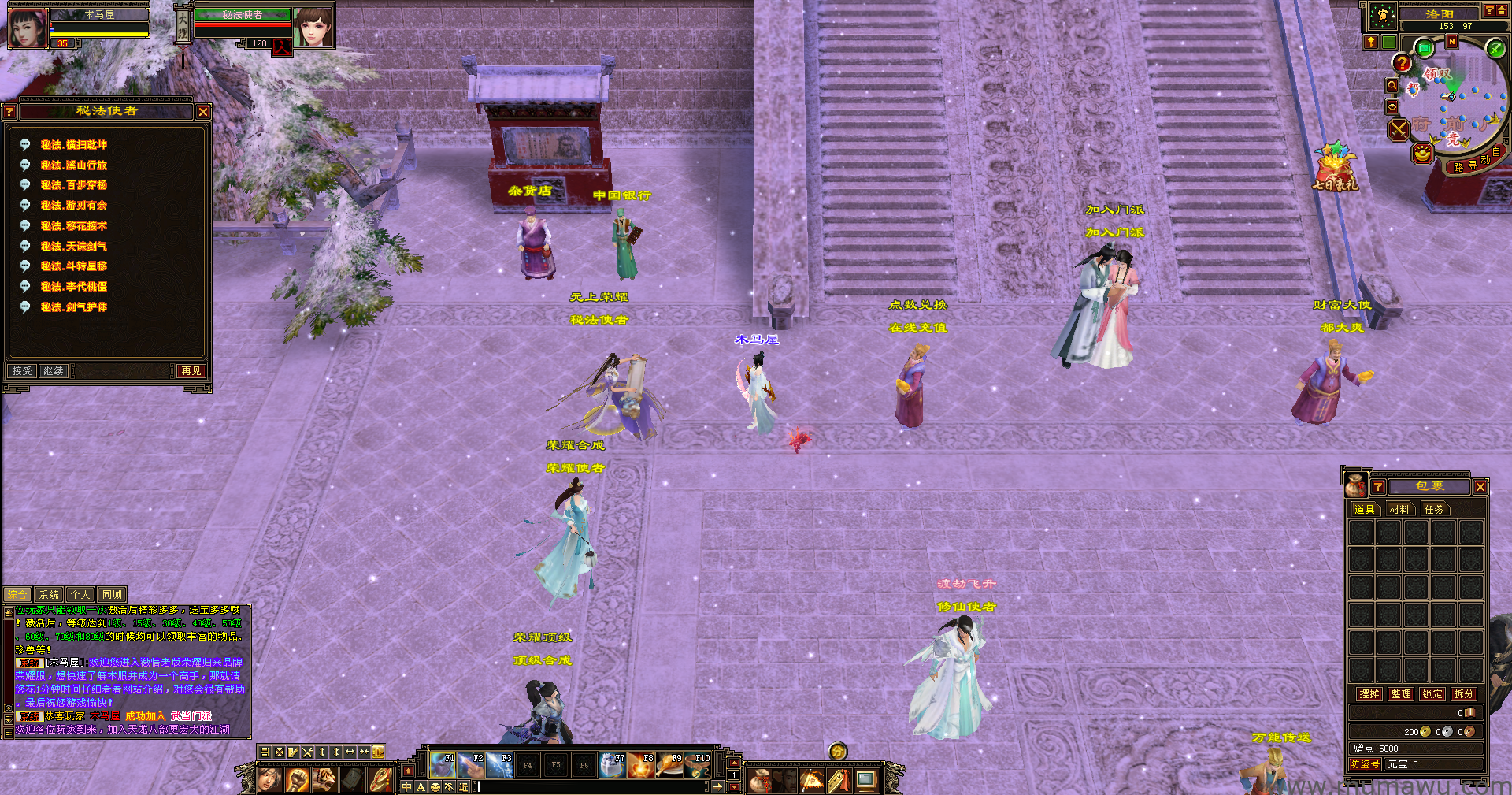
Task: Switch to the 材料 bag tab
Action: point(1399,510)
